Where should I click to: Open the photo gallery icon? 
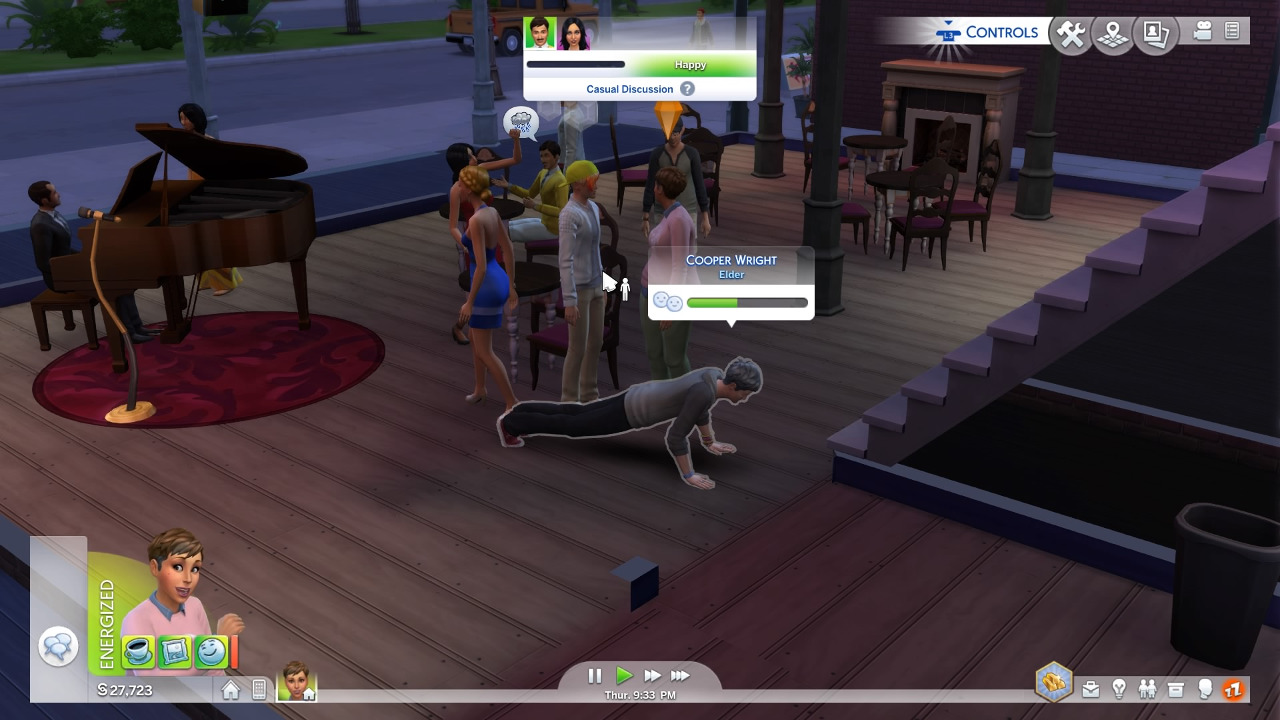1155,35
